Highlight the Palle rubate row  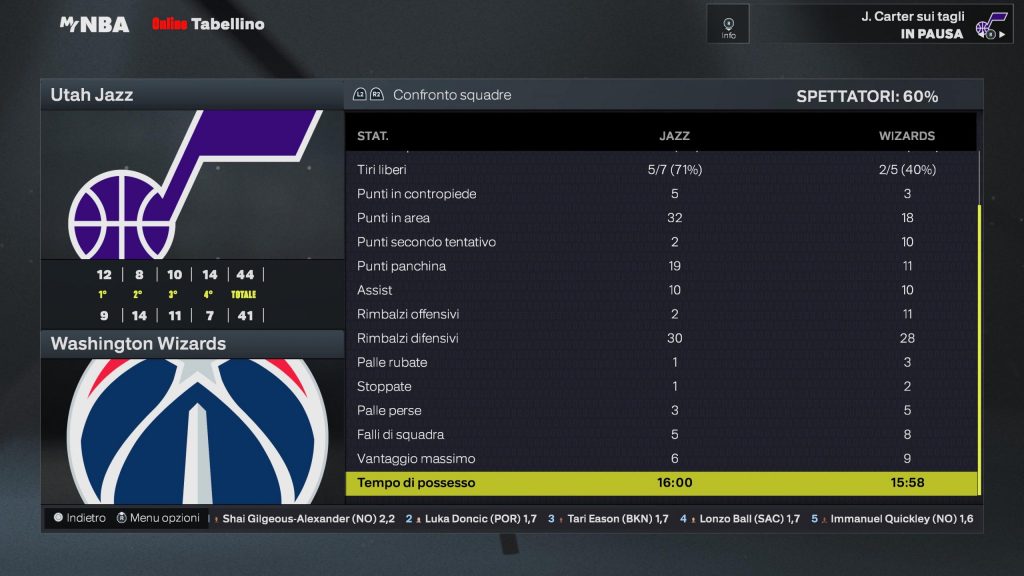click(661, 362)
